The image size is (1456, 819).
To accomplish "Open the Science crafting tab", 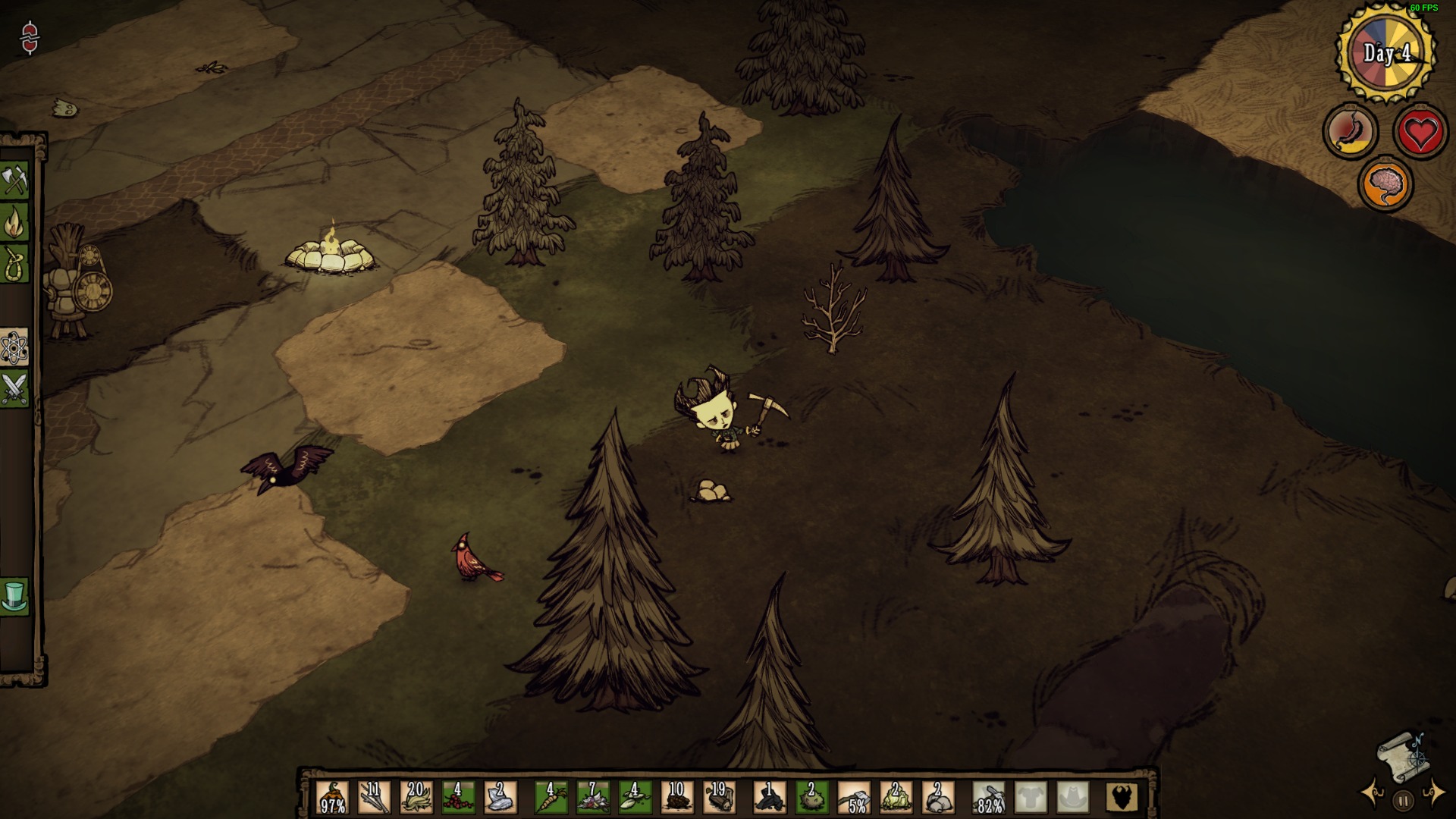I will [14, 348].
